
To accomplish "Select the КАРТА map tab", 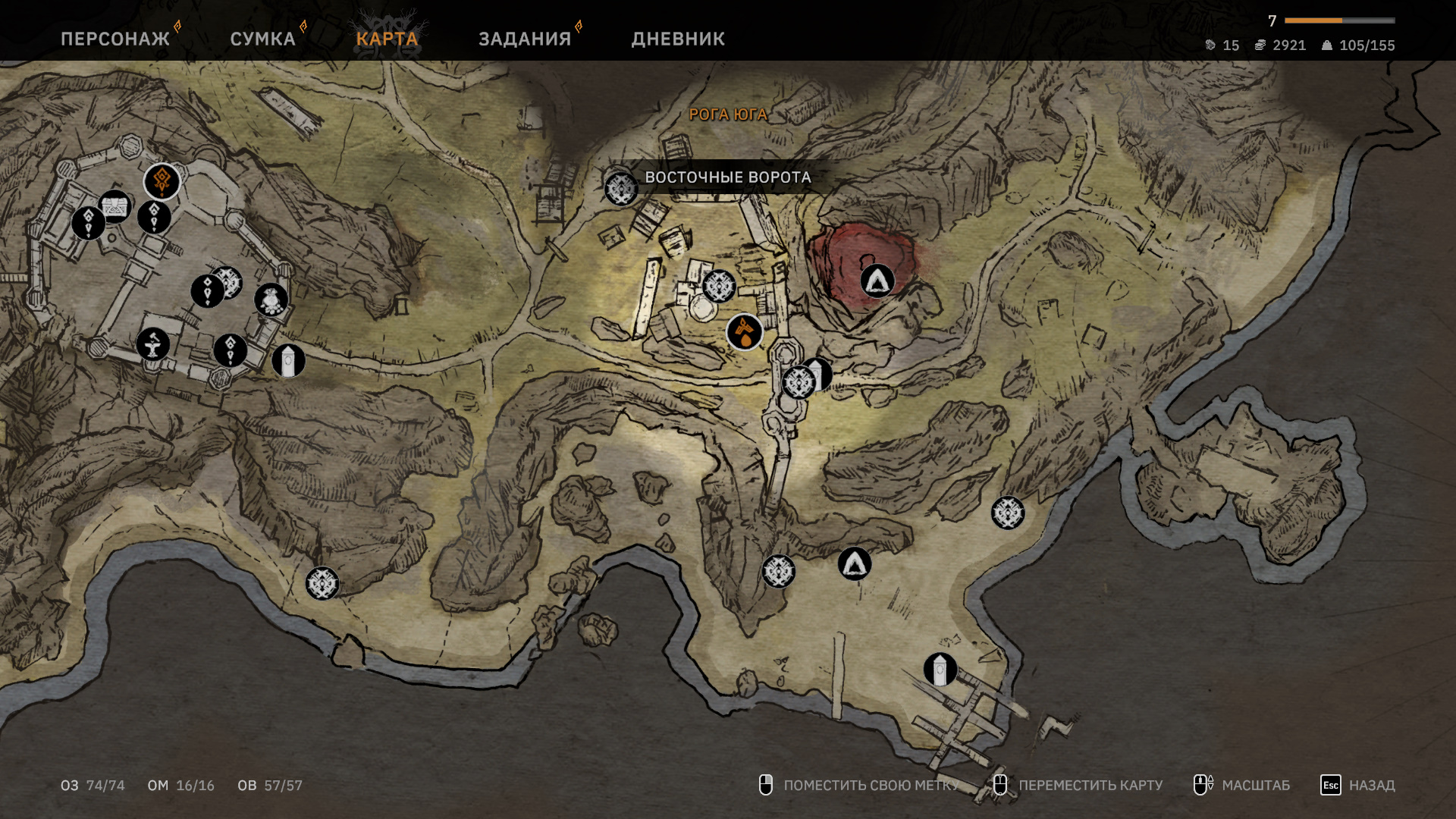I will point(387,39).
